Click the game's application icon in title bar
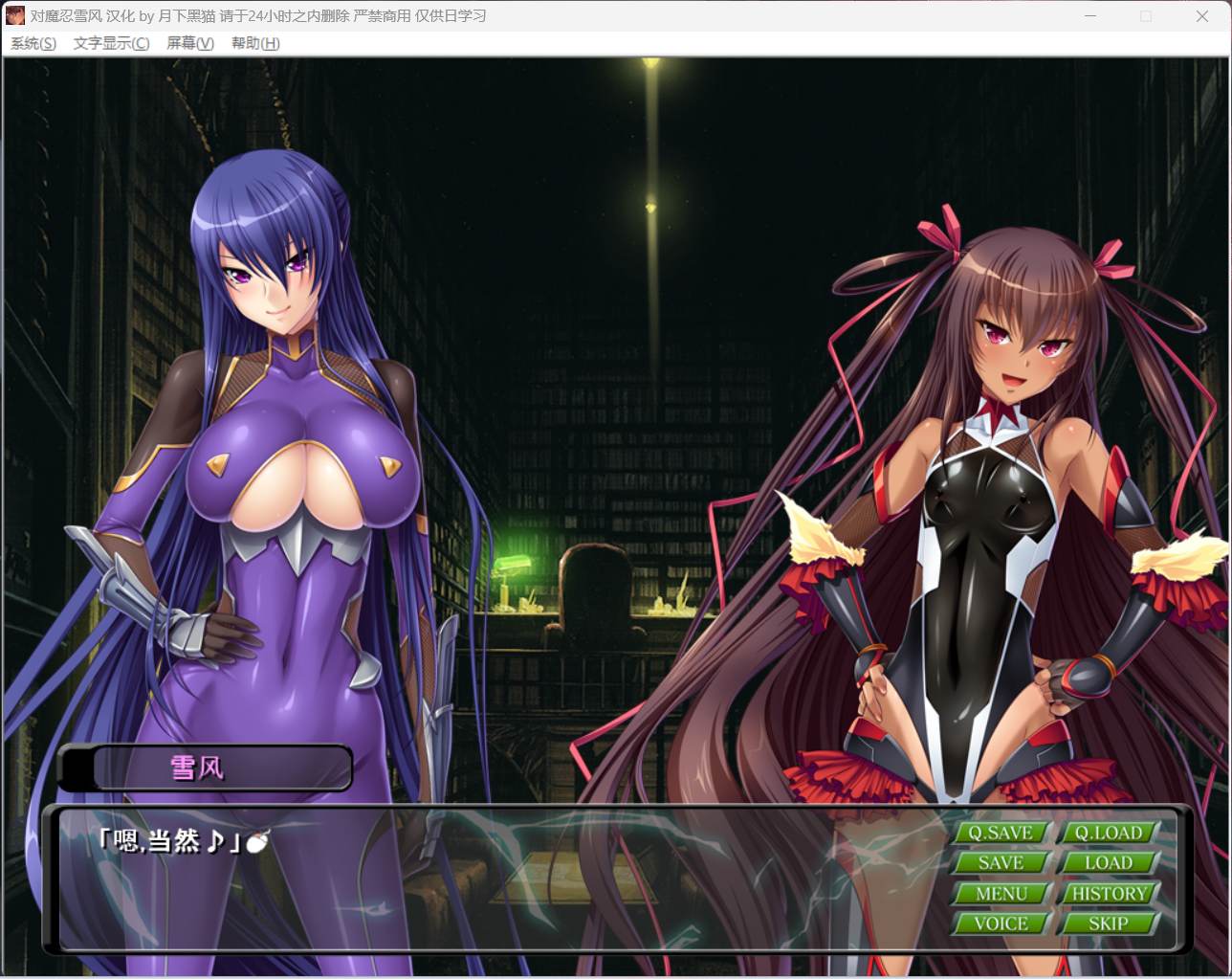 pyautogui.click(x=15, y=15)
